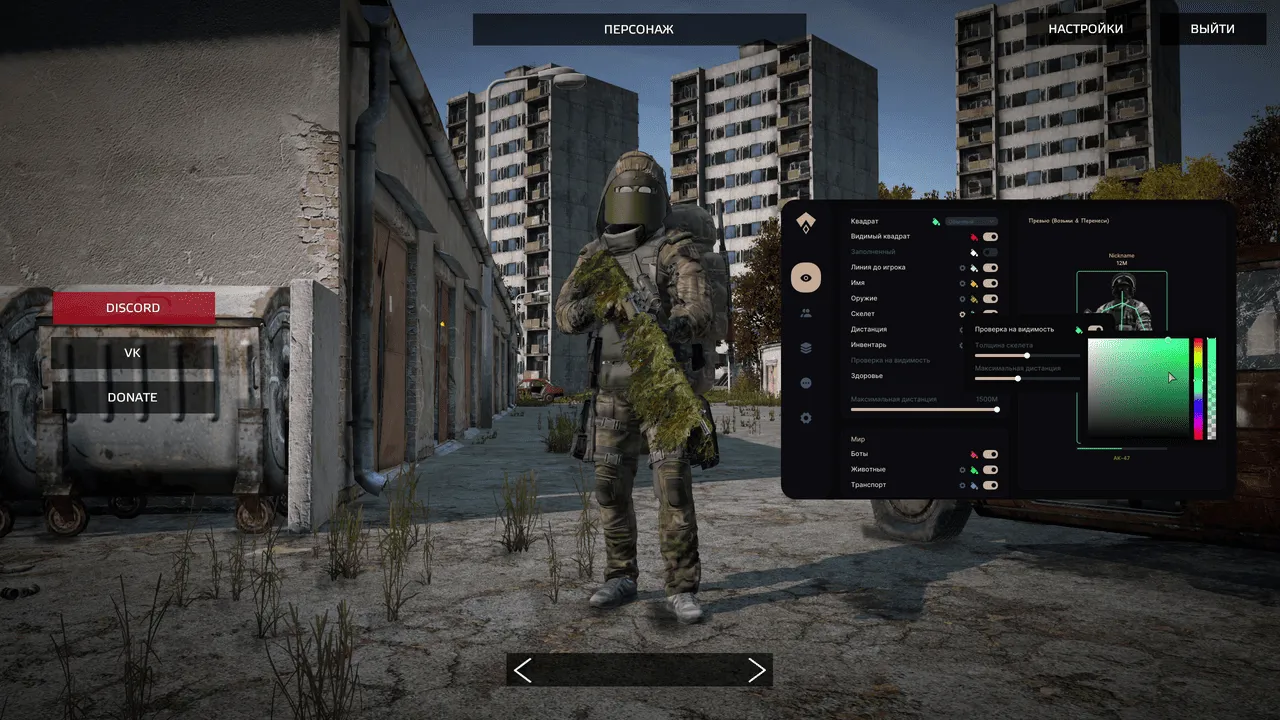Select the eye visibility panel icon

click(806, 278)
